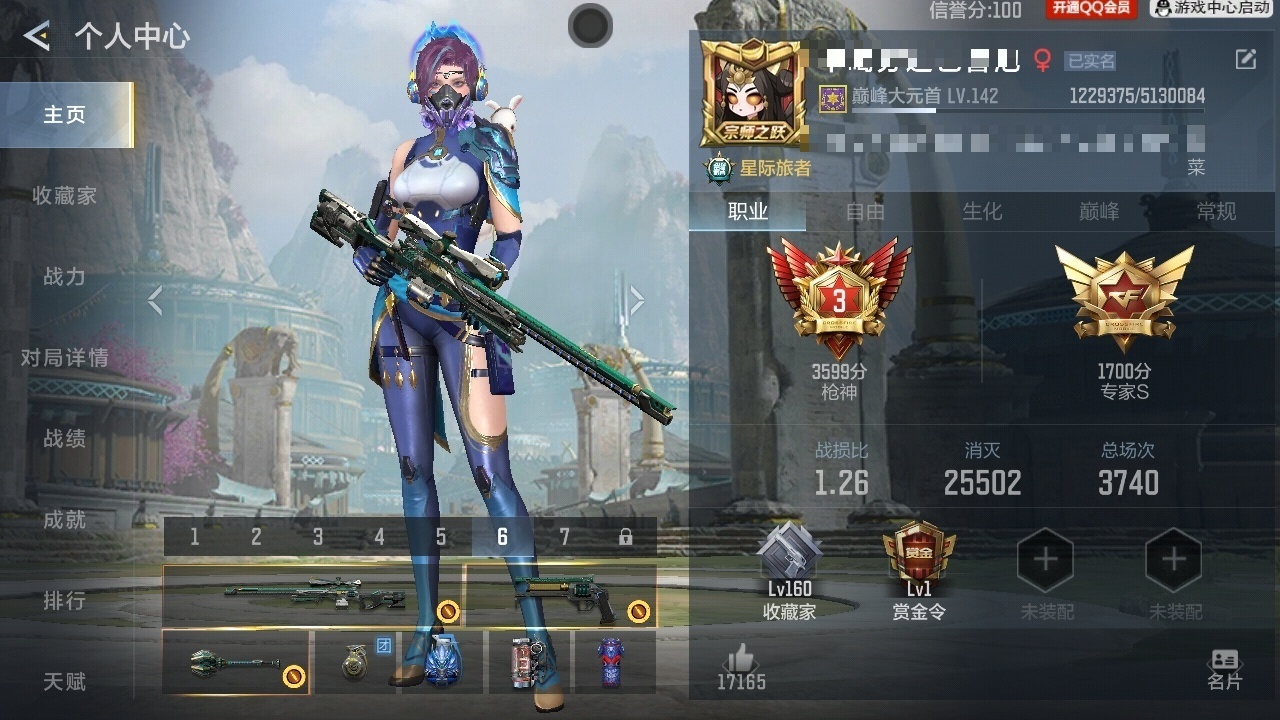Edit profile with the pencil icon
This screenshot has width=1280, height=720.
(x=1245, y=60)
